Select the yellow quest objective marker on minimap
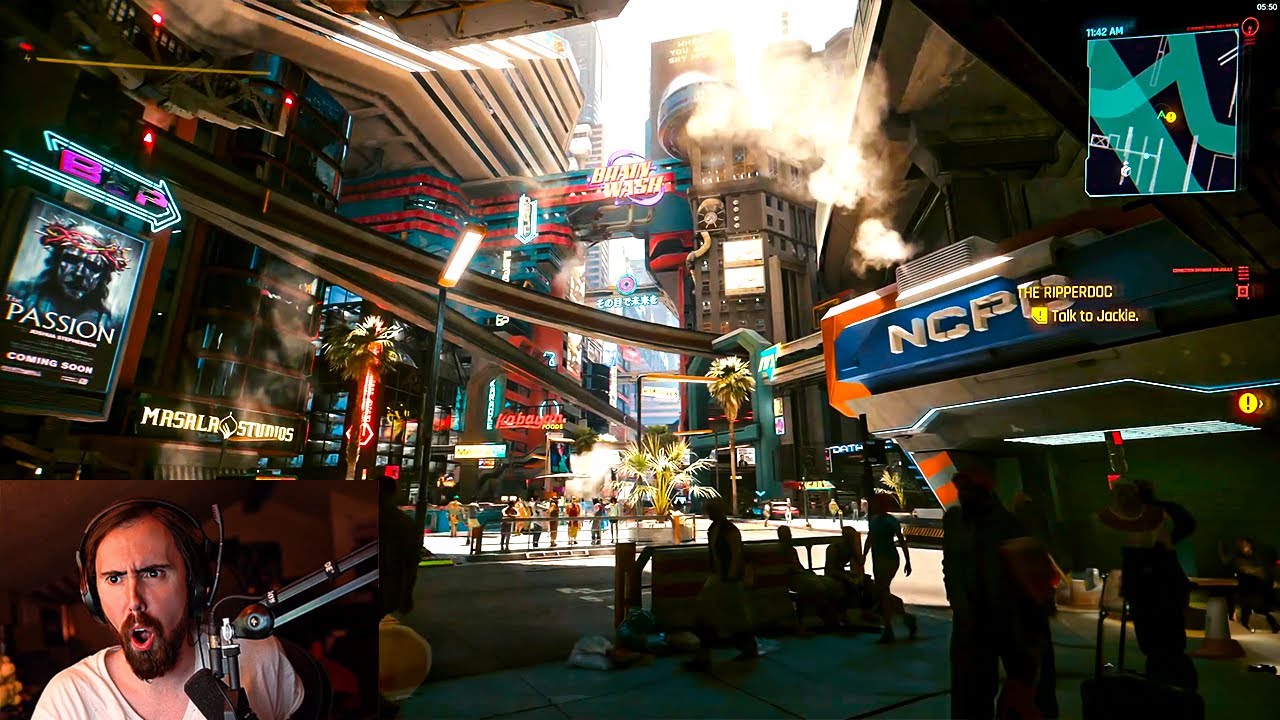 [1170, 116]
